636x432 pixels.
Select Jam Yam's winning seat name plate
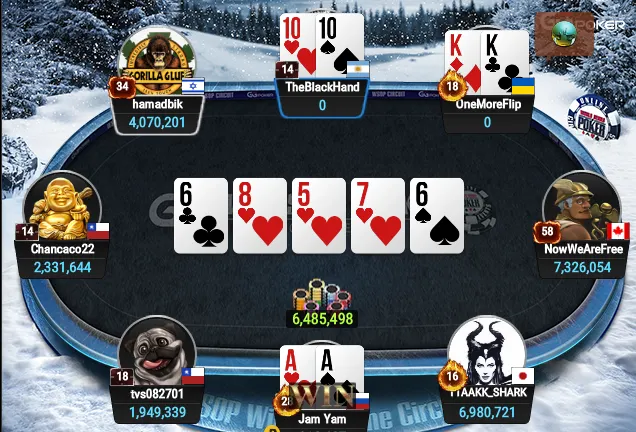(322, 420)
